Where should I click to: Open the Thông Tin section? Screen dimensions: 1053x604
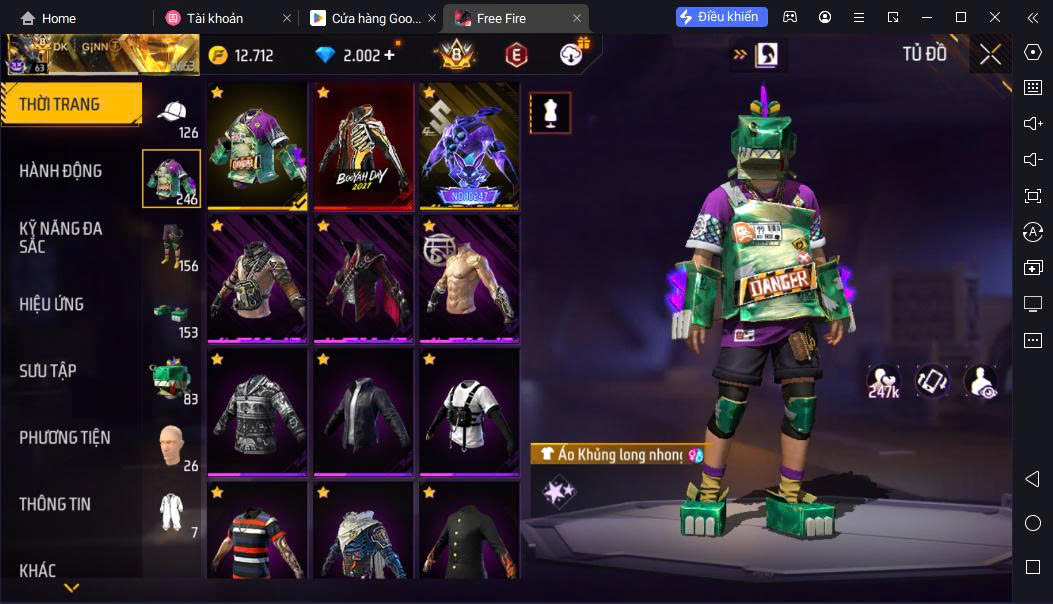(55, 504)
